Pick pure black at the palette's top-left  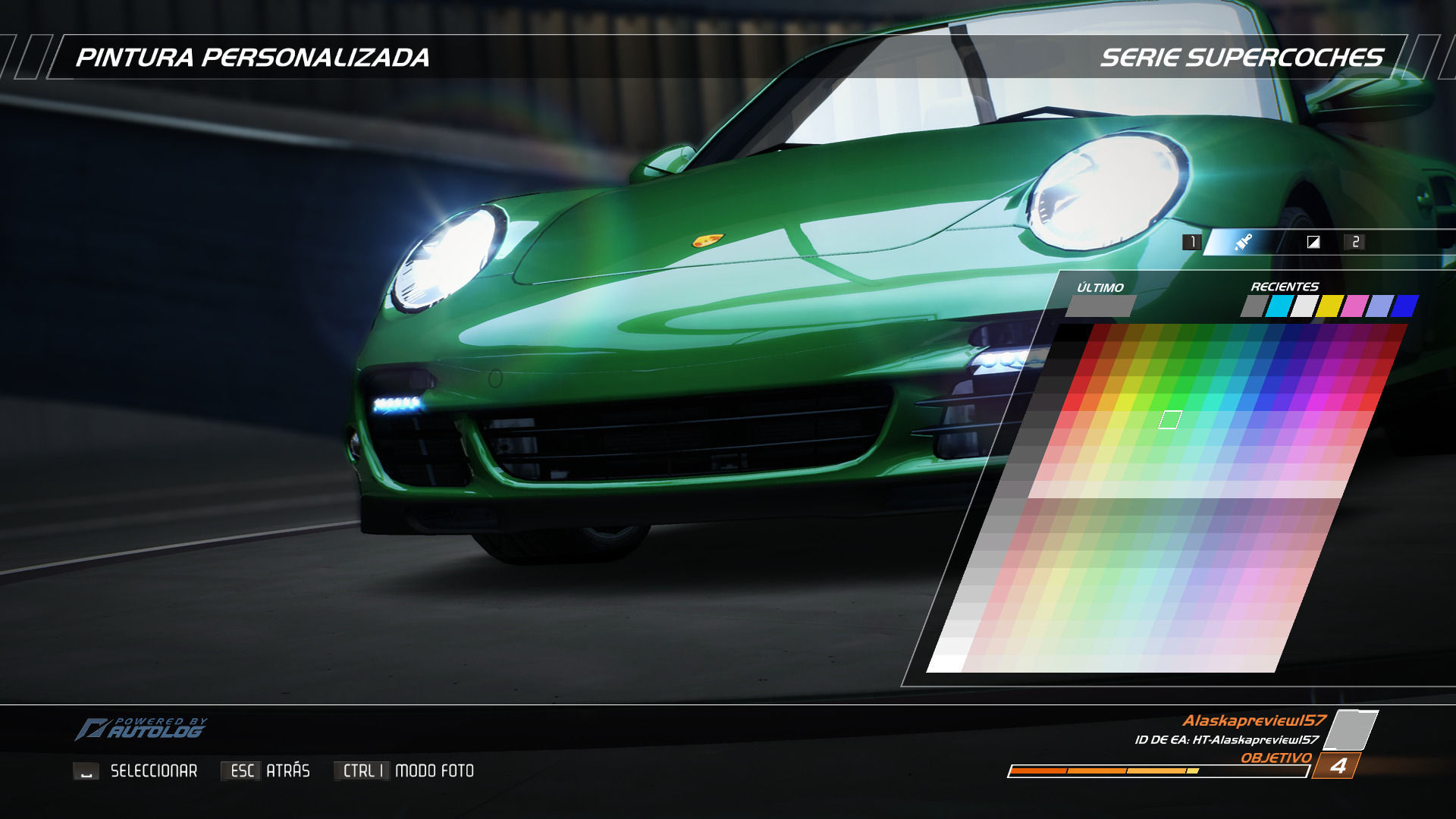(1072, 333)
